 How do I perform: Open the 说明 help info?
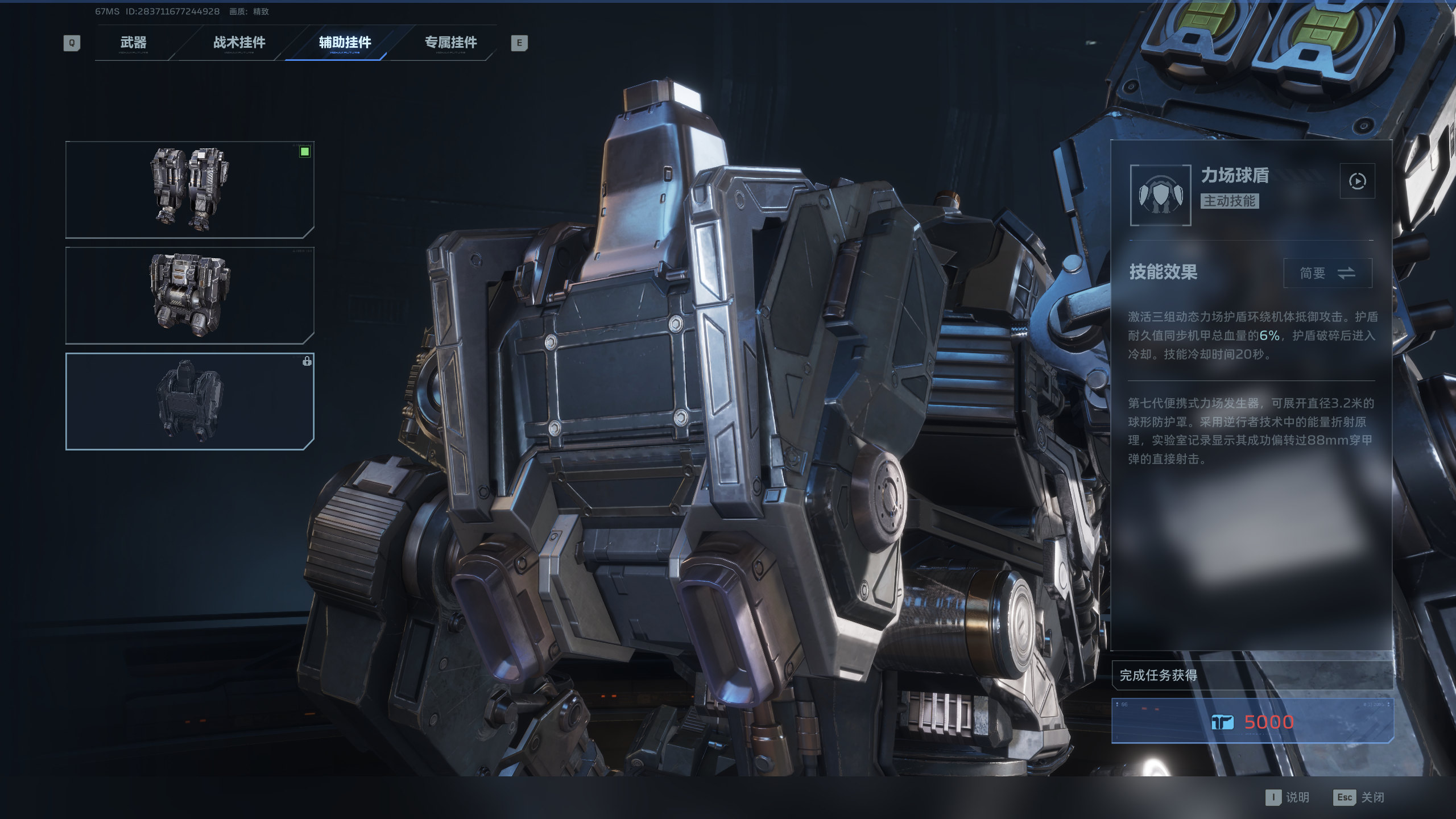coord(1288,797)
